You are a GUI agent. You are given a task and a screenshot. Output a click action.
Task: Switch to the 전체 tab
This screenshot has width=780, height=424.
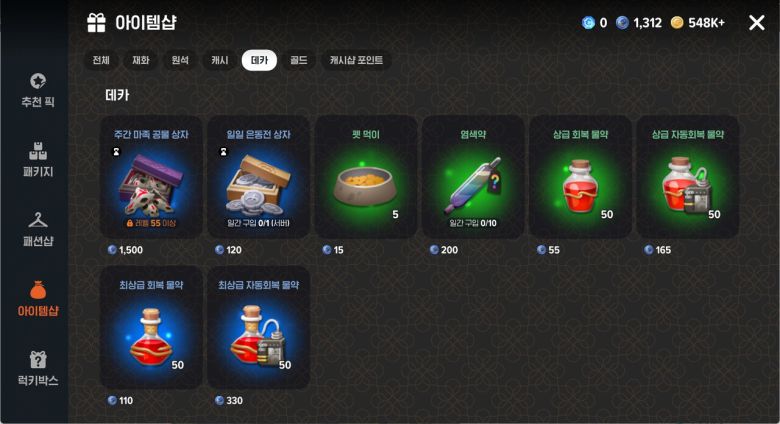(x=101, y=60)
